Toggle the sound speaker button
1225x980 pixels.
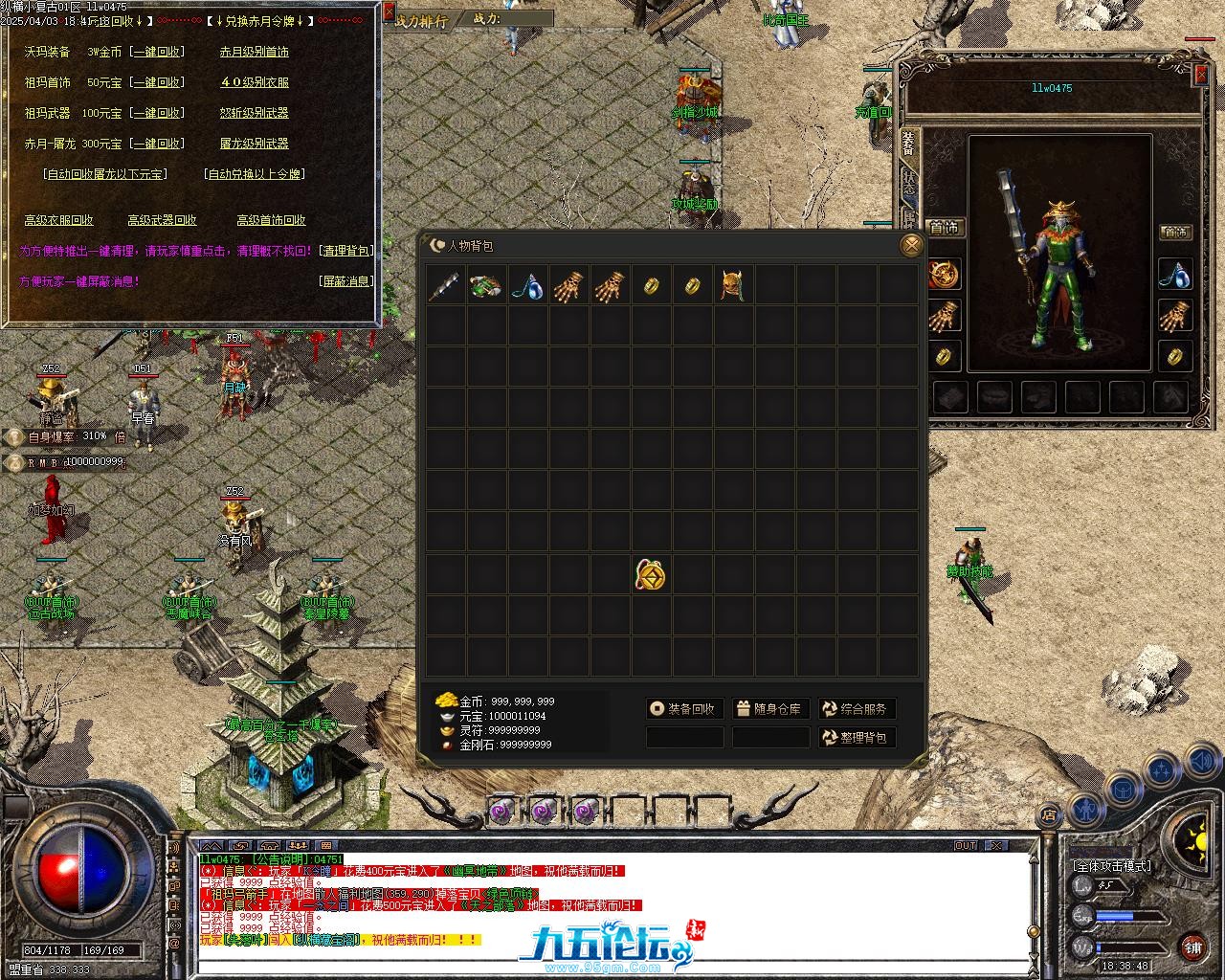(1201, 761)
